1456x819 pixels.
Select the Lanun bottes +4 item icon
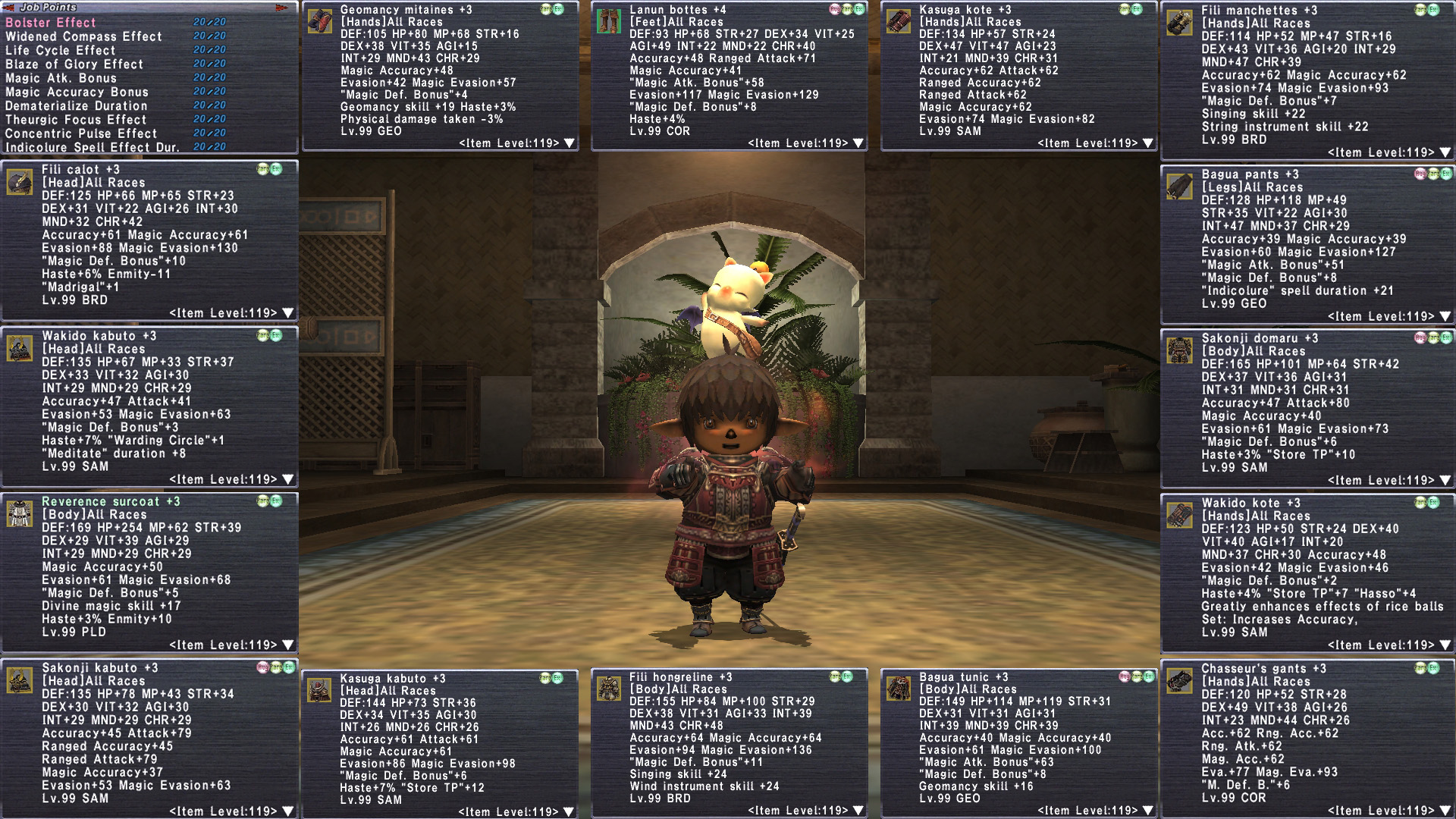click(x=609, y=21)
